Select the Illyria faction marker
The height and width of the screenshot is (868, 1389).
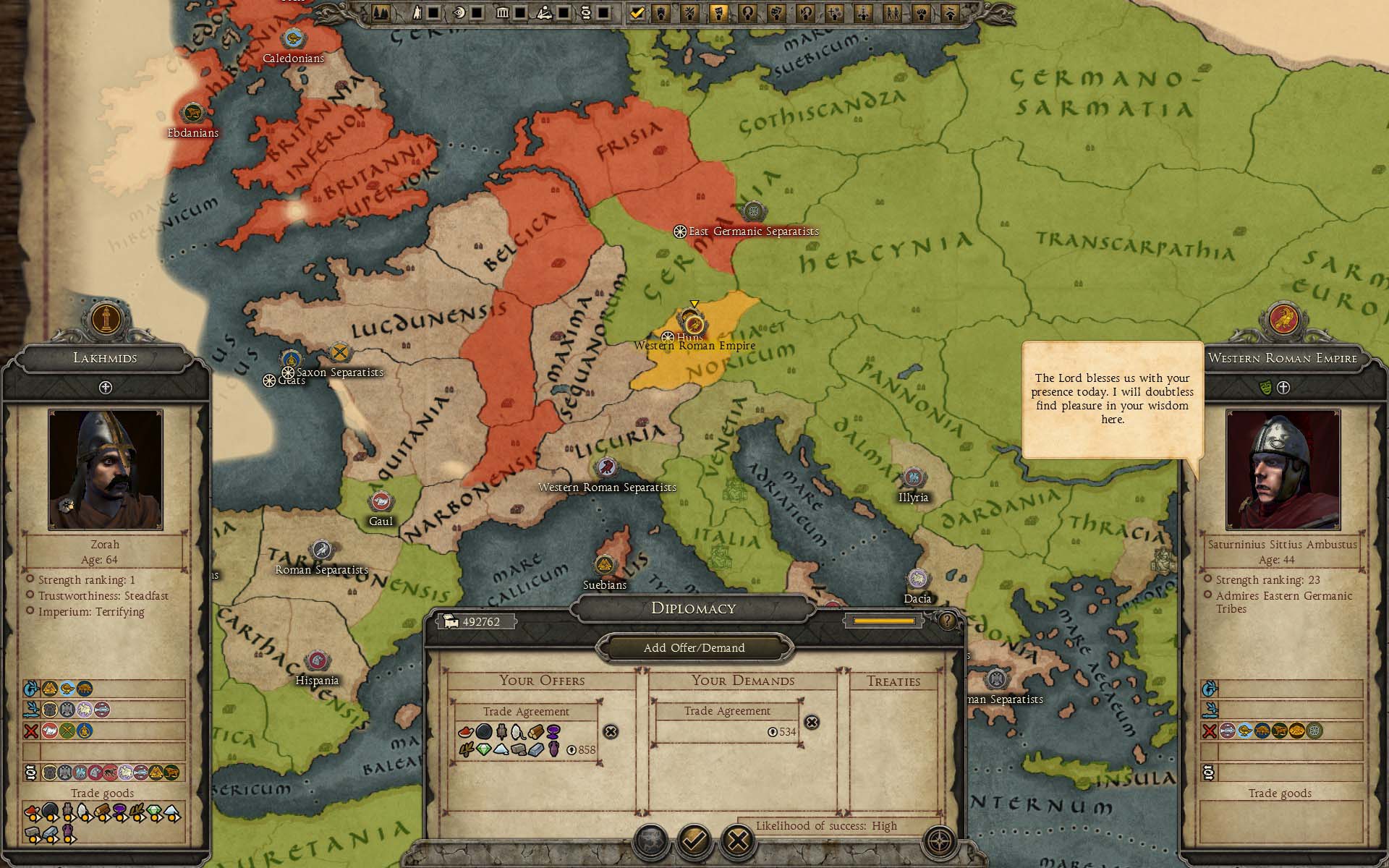[913, 478]
